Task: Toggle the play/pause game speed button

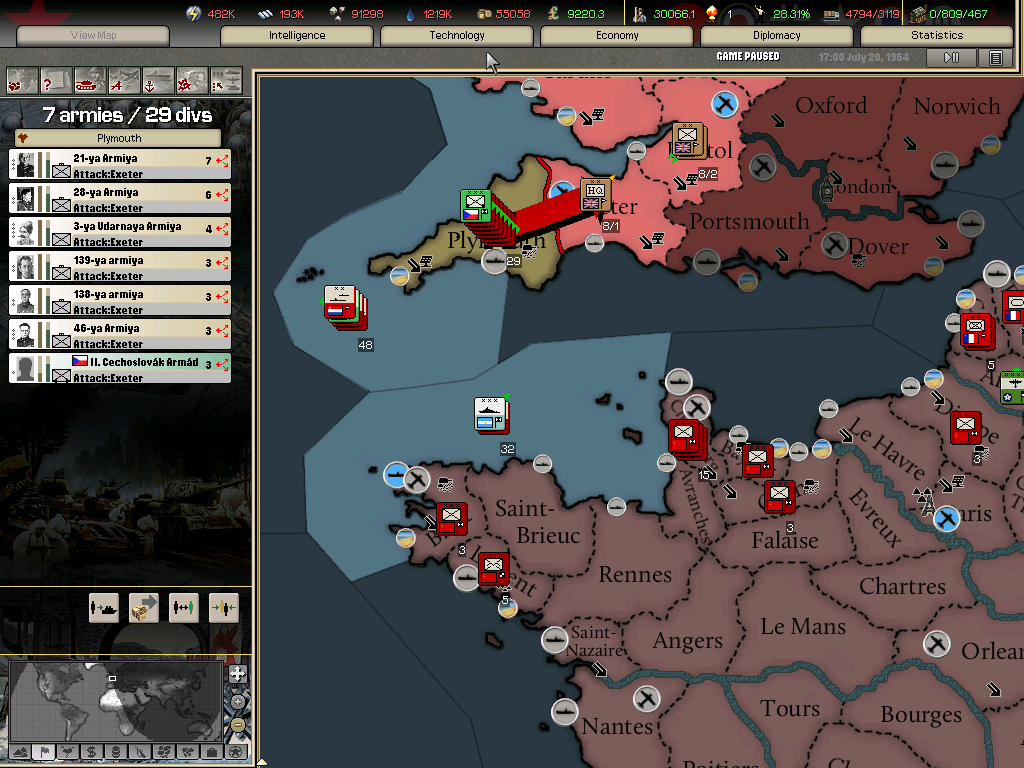Action: tap(951, 58)
